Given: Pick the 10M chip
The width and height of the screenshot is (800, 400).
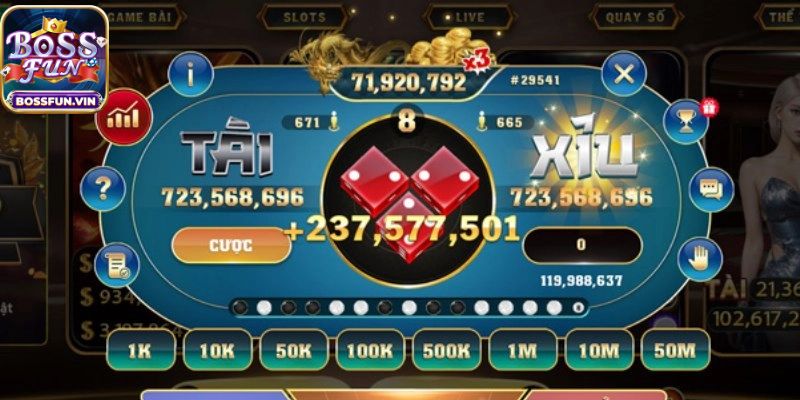Looking at the screenshot, I should click(598, 349).
